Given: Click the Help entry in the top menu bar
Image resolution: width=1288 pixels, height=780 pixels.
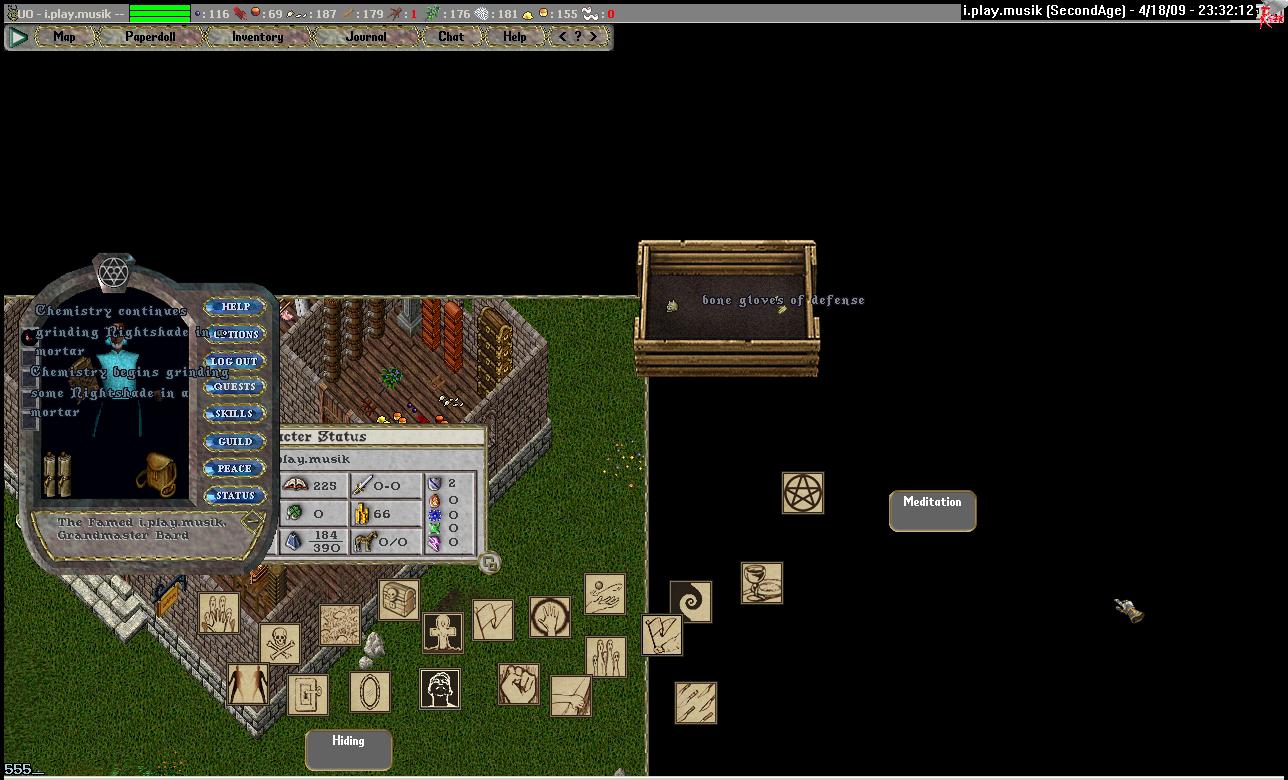Looking at the screenshot, I should tap(514, 37).
